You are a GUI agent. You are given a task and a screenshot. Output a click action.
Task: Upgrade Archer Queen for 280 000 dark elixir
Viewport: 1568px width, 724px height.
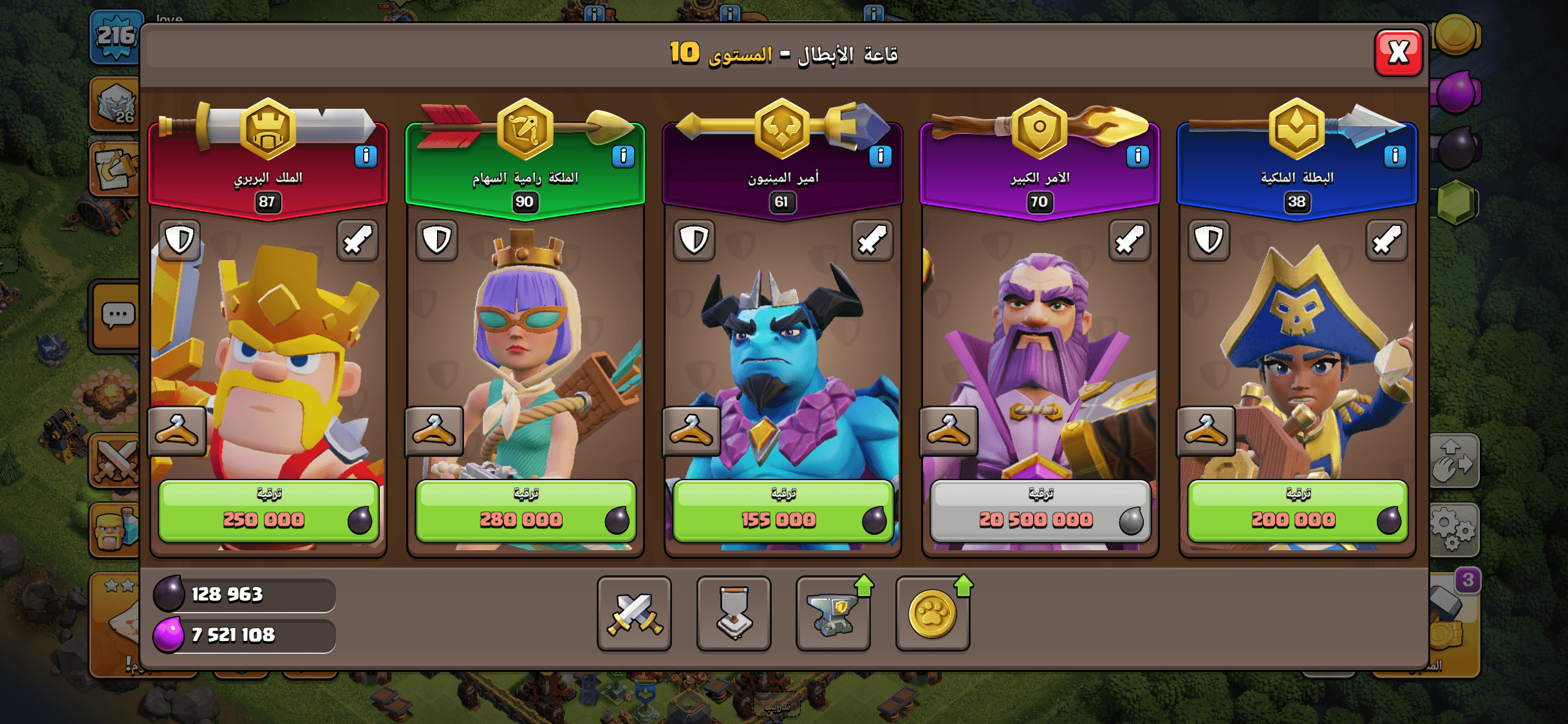(525, 510)
